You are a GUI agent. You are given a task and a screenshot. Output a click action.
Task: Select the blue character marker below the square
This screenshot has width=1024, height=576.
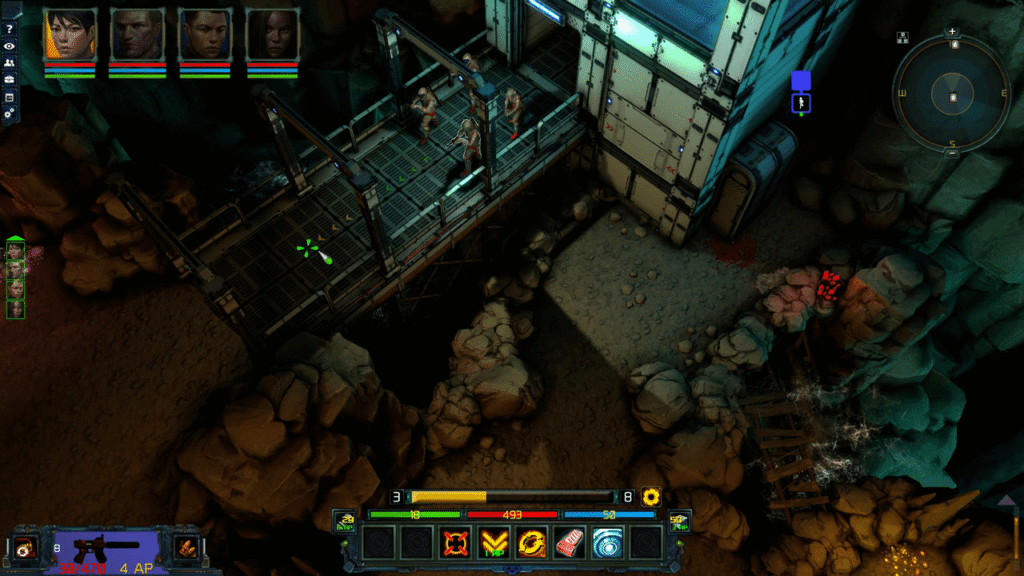click(x=801, y=102)
